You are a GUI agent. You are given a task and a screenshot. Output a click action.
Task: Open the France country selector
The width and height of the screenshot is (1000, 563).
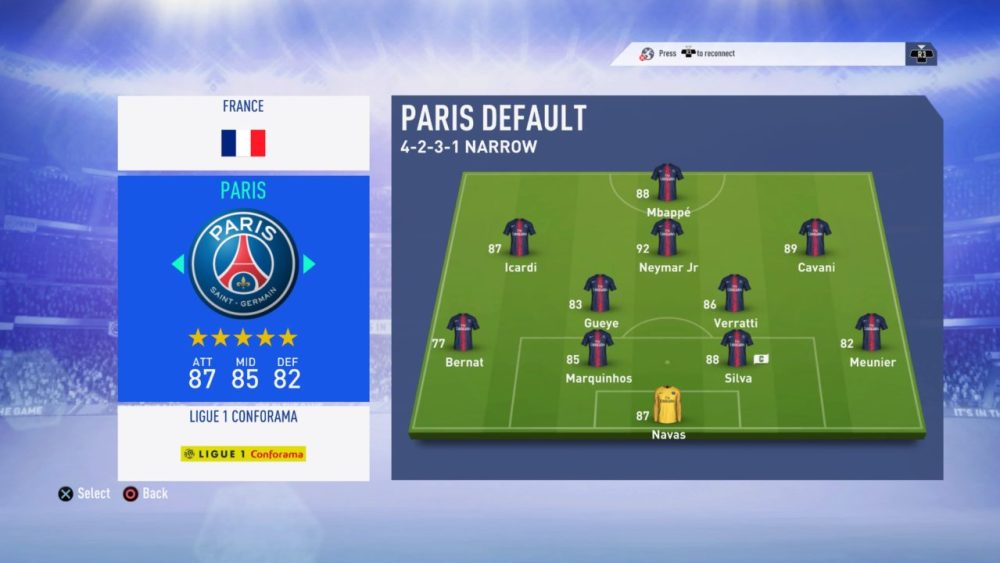click(243, 132)
